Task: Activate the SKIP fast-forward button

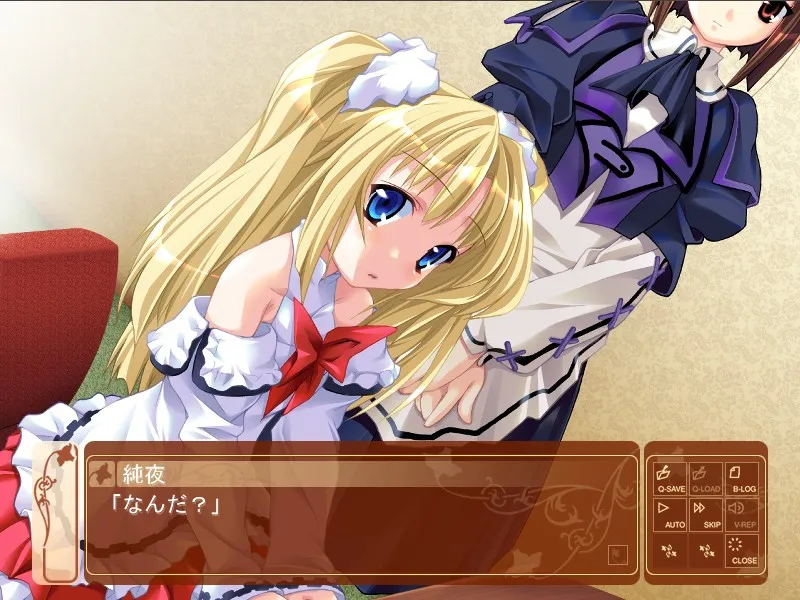Action: click(707, 514)
